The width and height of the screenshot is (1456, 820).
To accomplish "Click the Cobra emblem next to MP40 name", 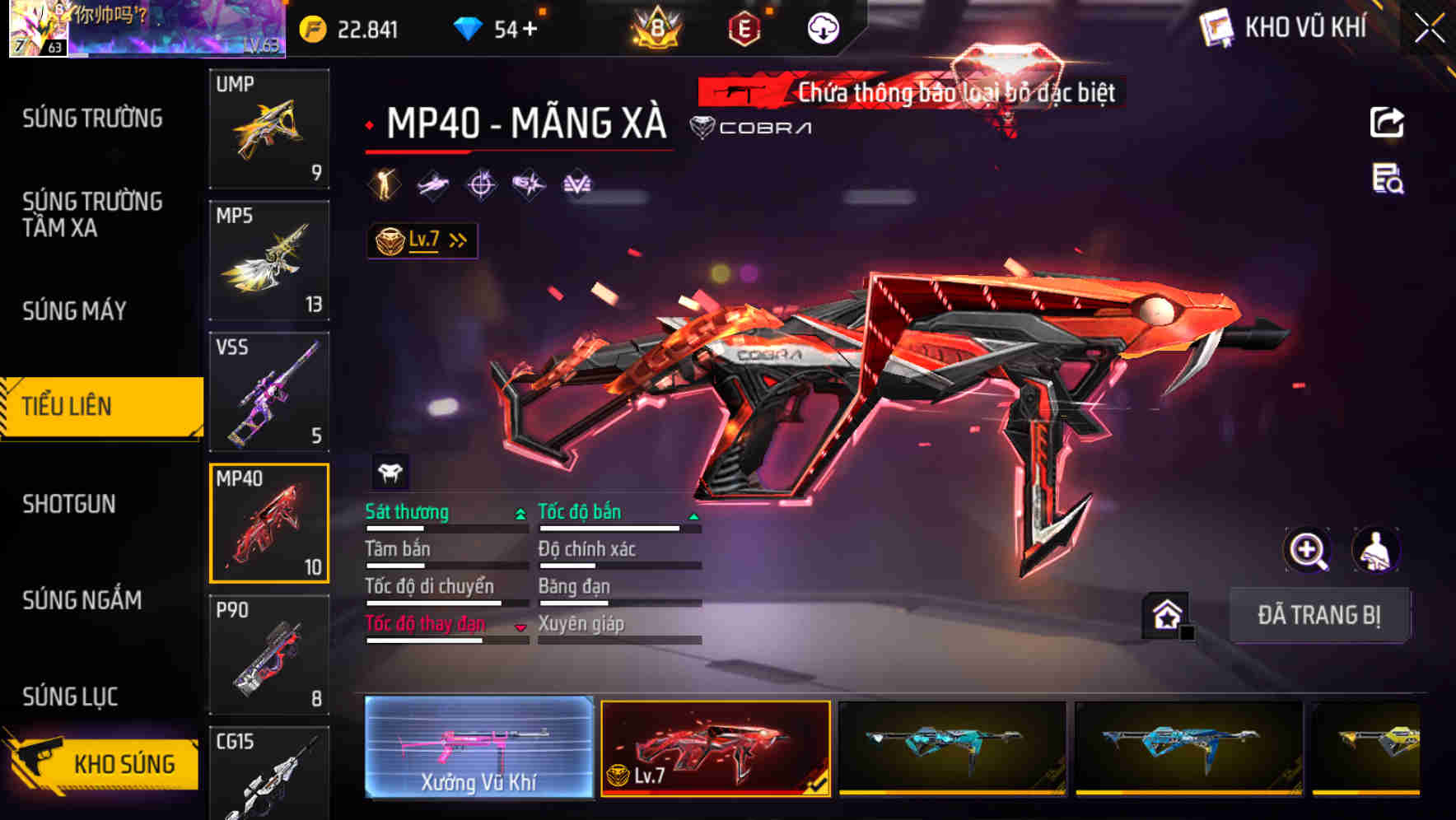I will pos(701,127).
